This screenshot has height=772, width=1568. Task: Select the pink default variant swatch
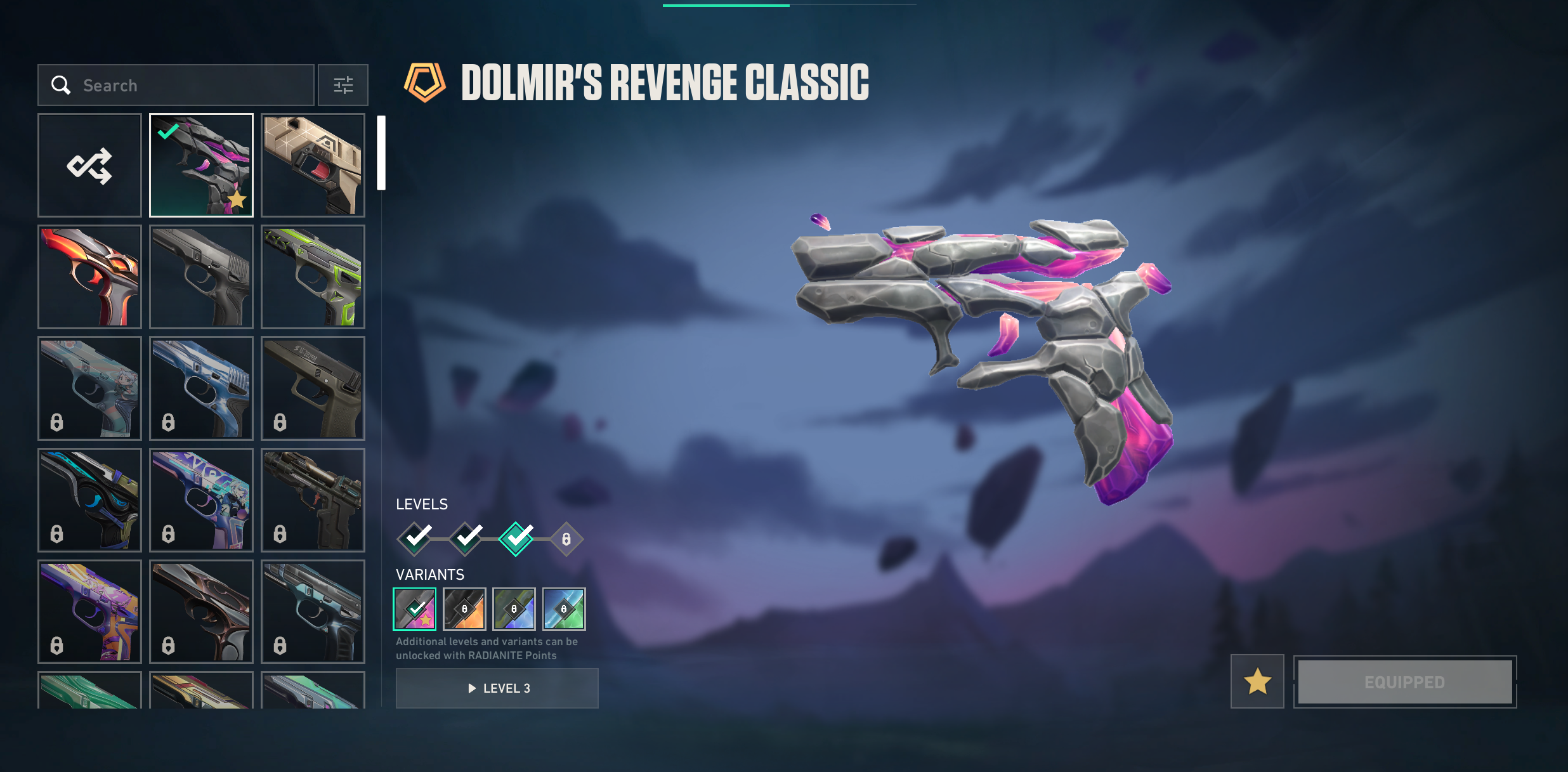tap(415, 609)
